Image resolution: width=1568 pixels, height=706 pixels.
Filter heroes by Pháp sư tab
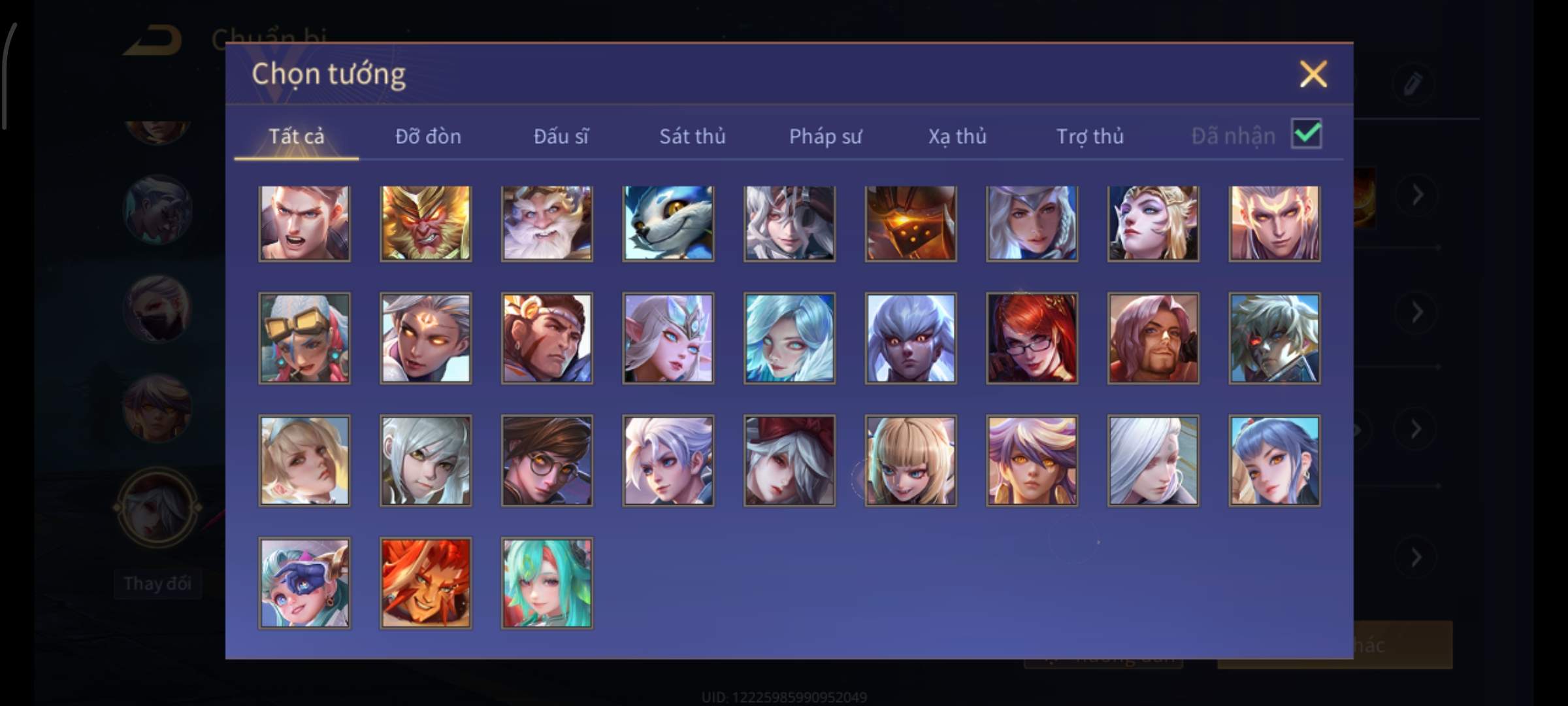point(825,137)
